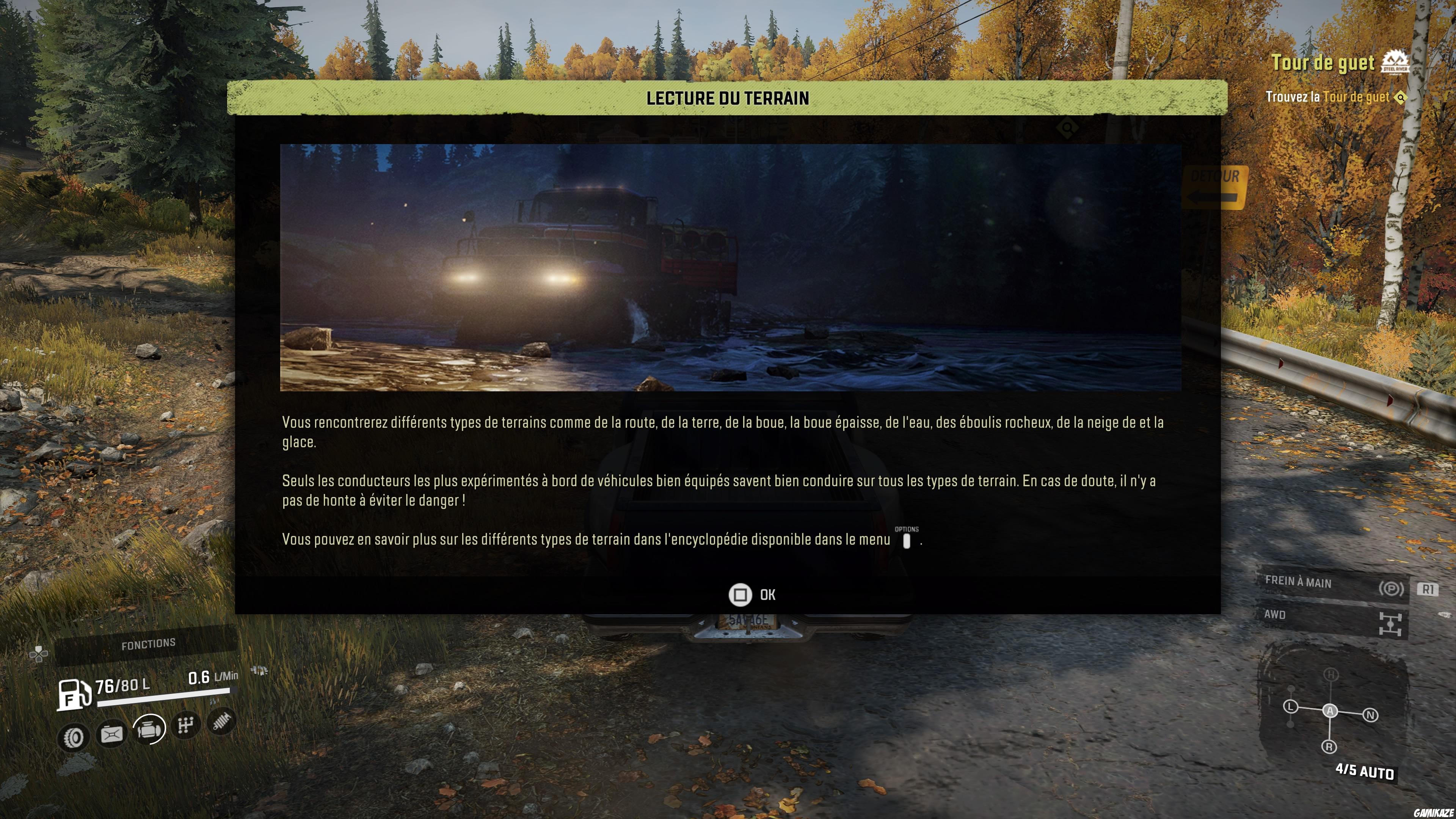Screen dimensions: 1456x819
Task: Confirm the terrain tutorial with OK
Action: point(752,595)
